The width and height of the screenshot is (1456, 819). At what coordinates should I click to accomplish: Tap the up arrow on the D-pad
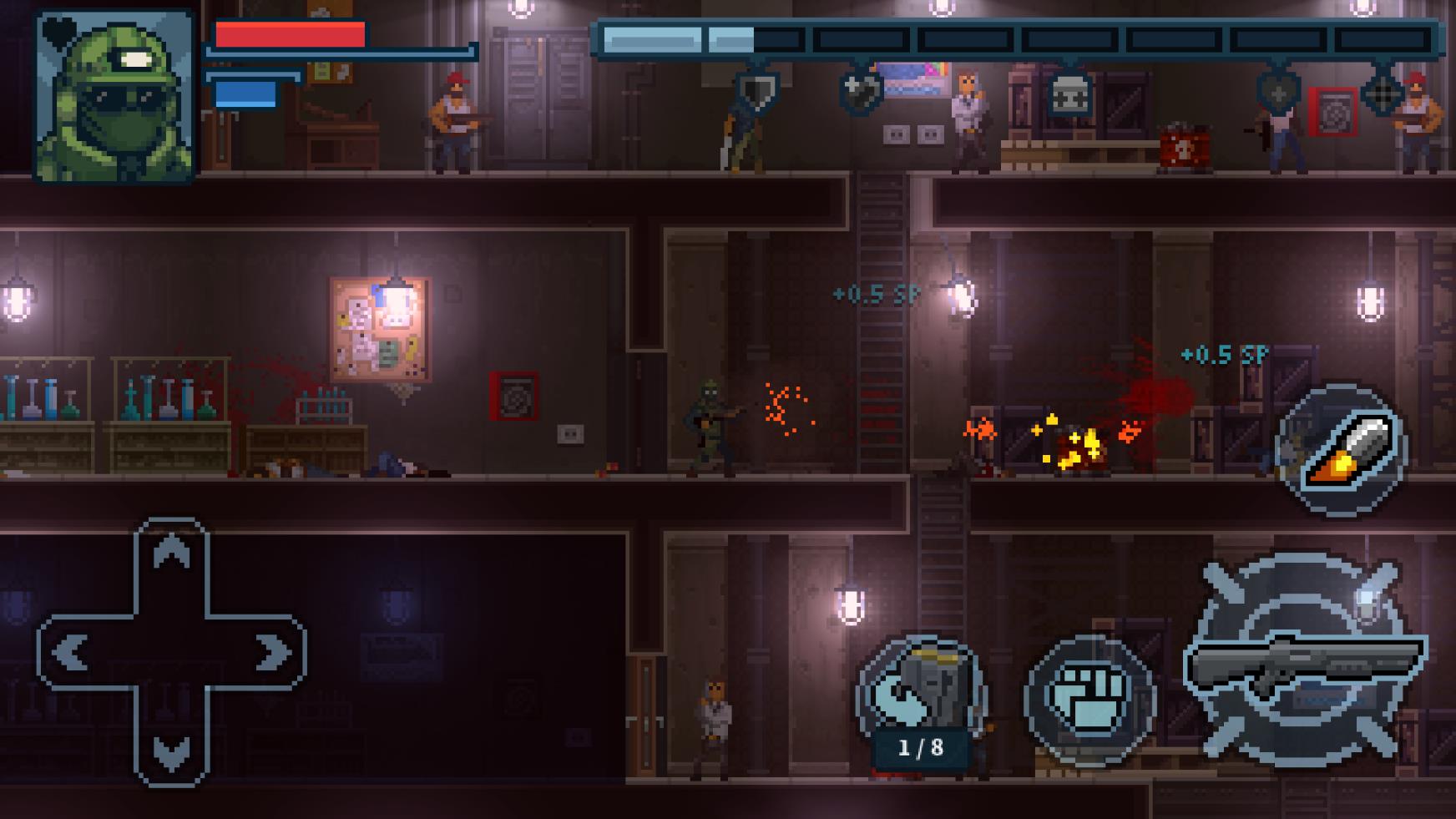click(x=171, y=554)
